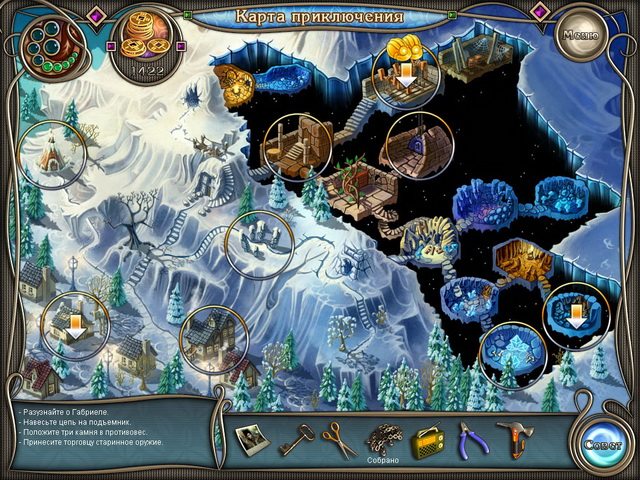
Task: Pick the old key from inventory
Action: point(296,436)
